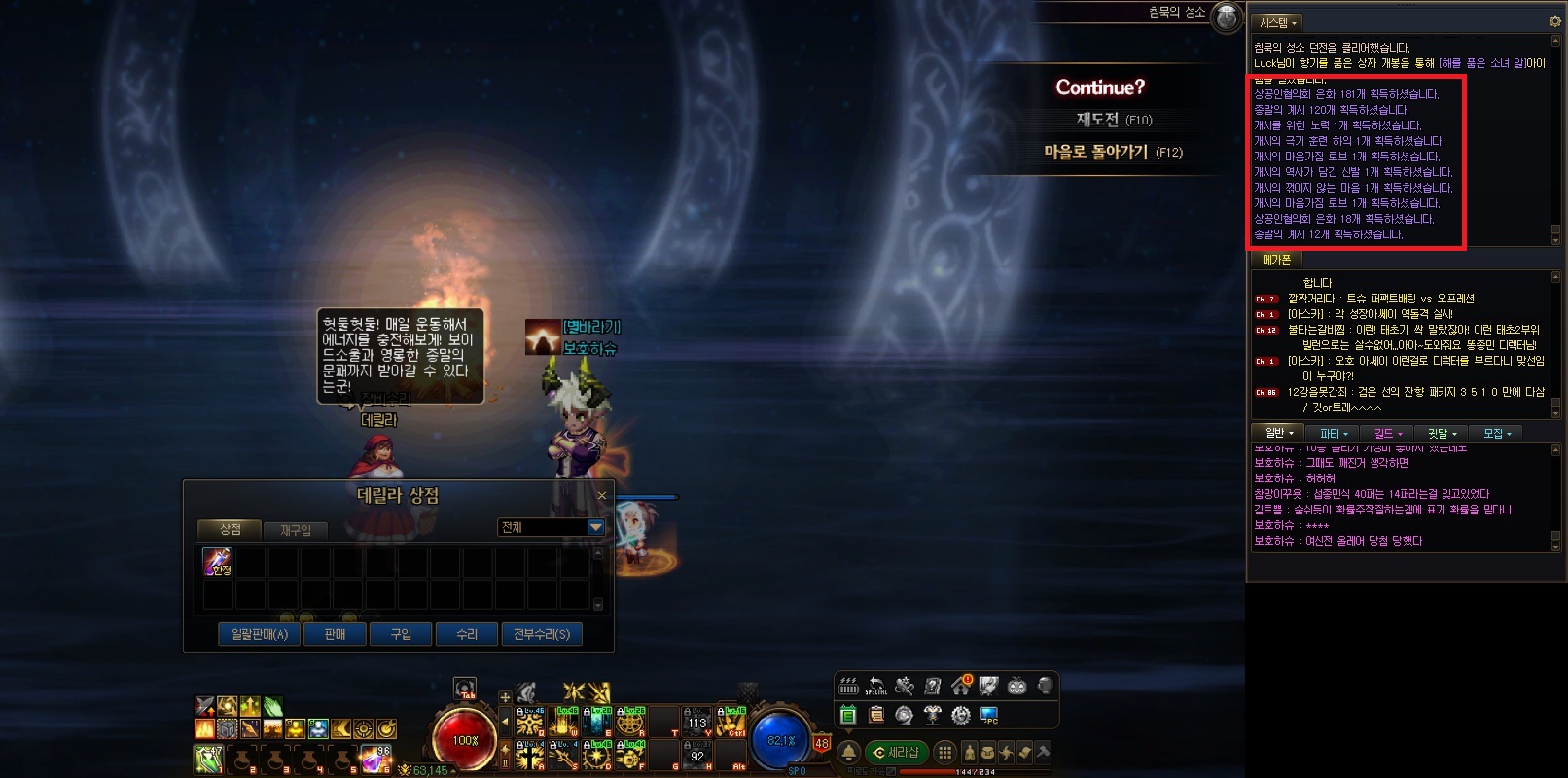Close the 데릴라 상점 shop window
This screenshot has height=778, width=1568.
(602, 496)
